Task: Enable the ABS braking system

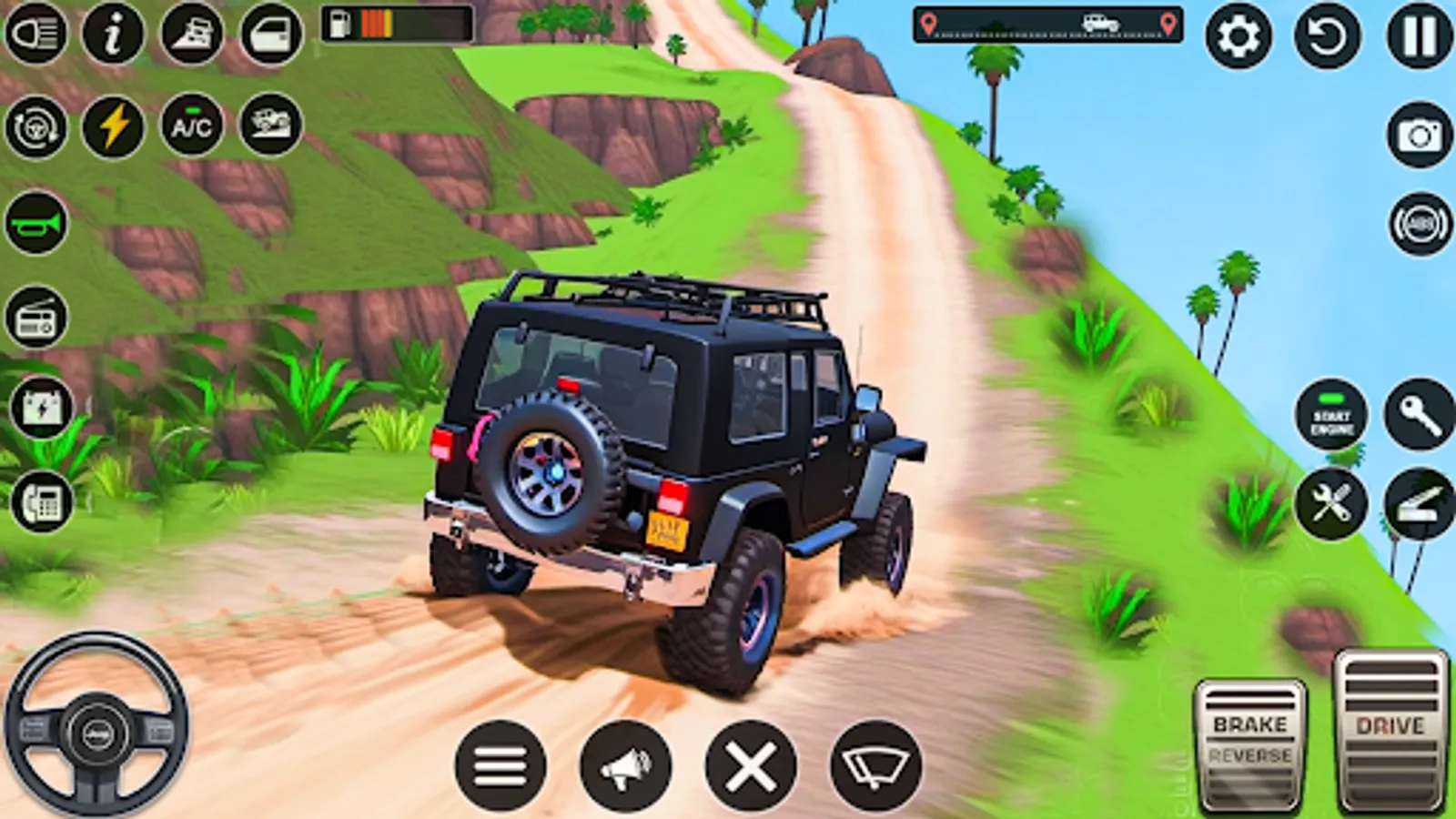Action: coord(1418,221)
